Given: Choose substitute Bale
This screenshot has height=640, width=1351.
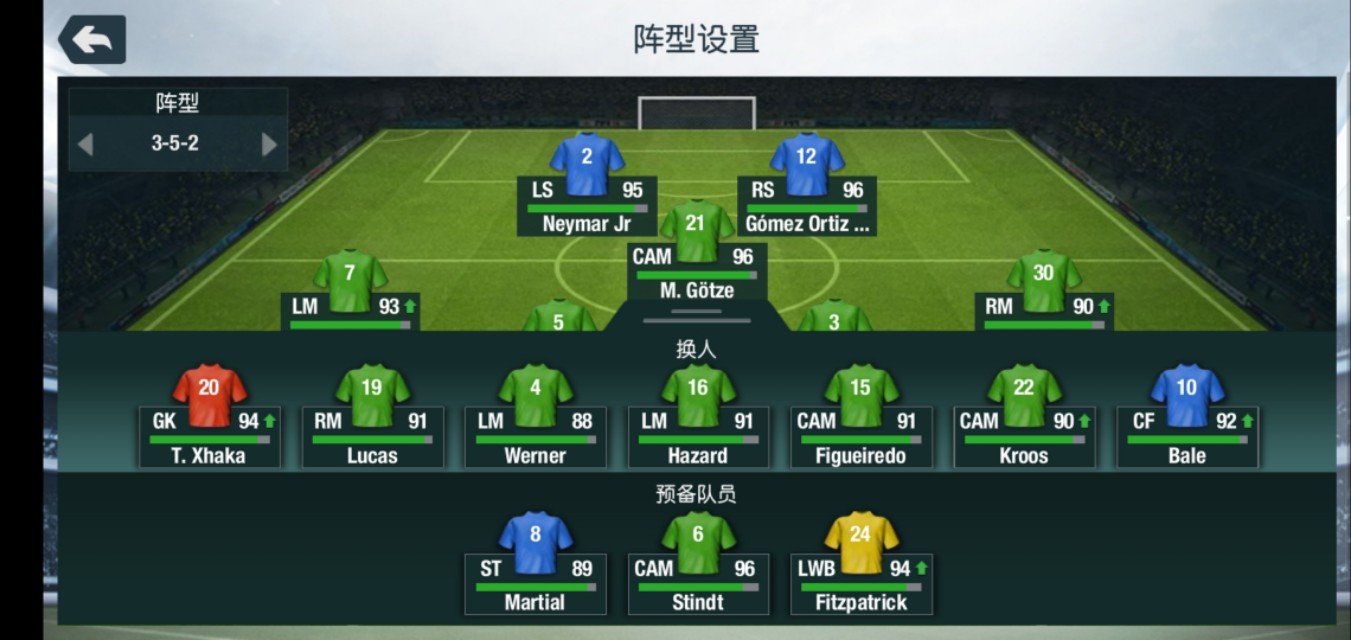Looking at the screenshot, I should click(1187, 418).
